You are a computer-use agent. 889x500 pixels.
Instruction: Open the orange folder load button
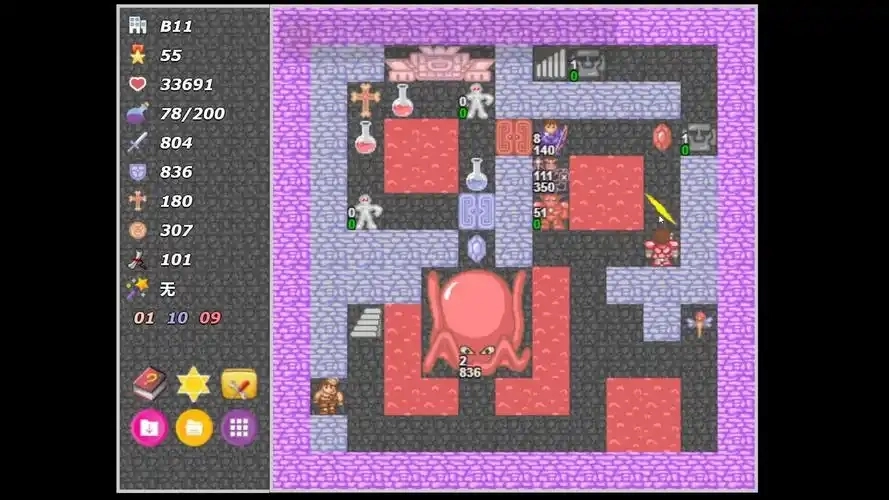pyautogui.click(x=194, y=428)
